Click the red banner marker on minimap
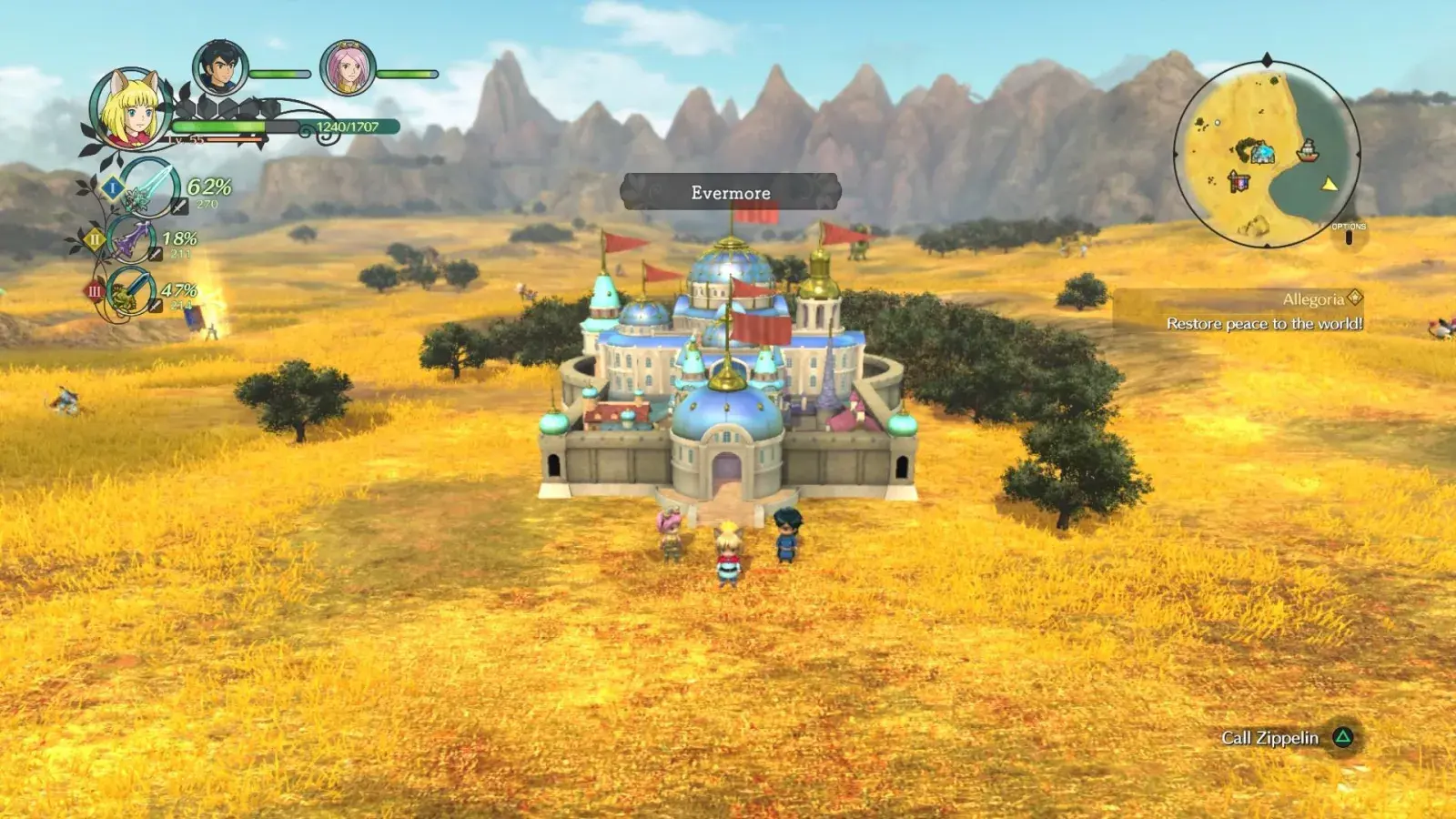The width and height of the screenshot is (1456, 819). 1239,181
